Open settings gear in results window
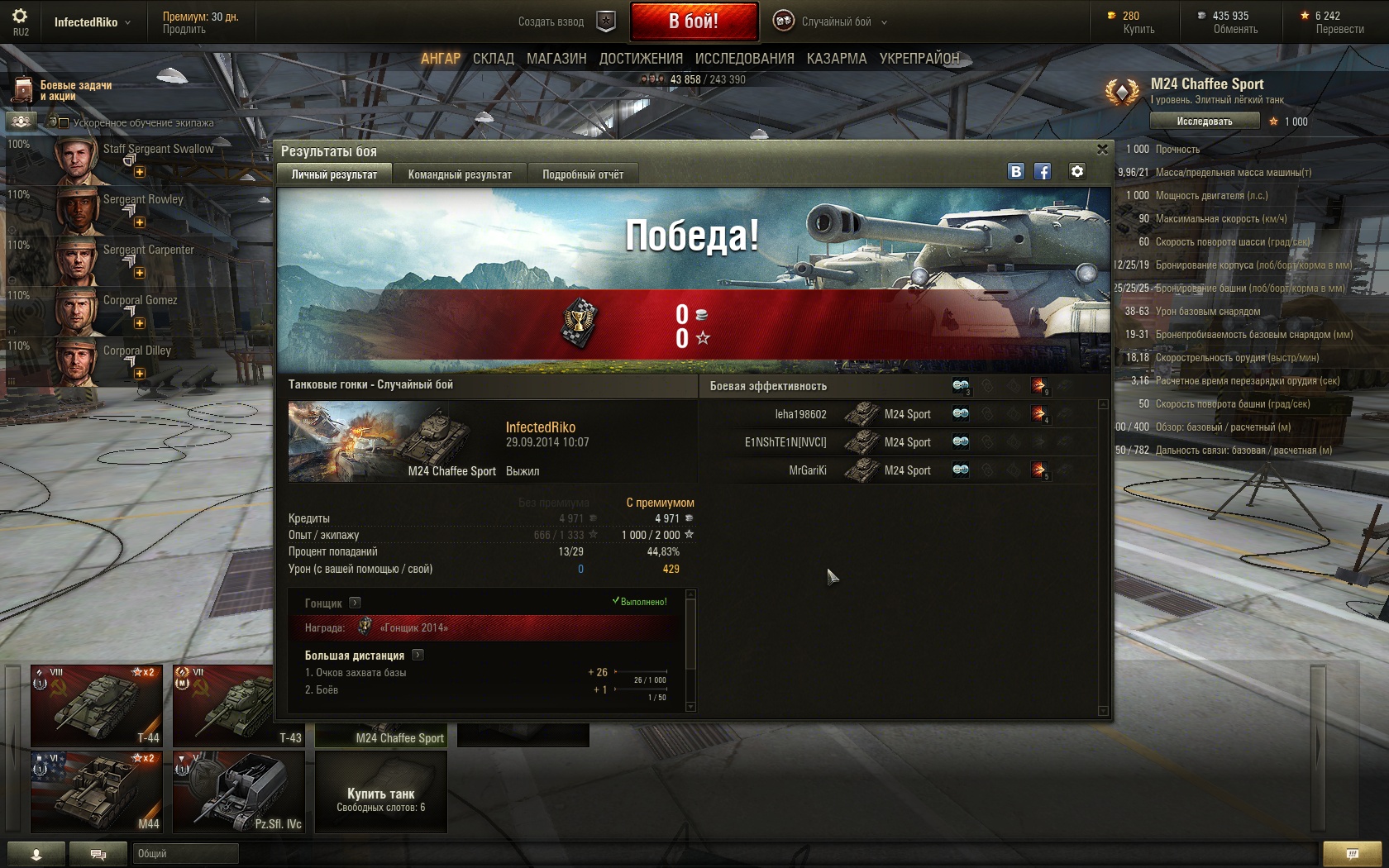1389x868 pixels. [x=1076, y=171]
